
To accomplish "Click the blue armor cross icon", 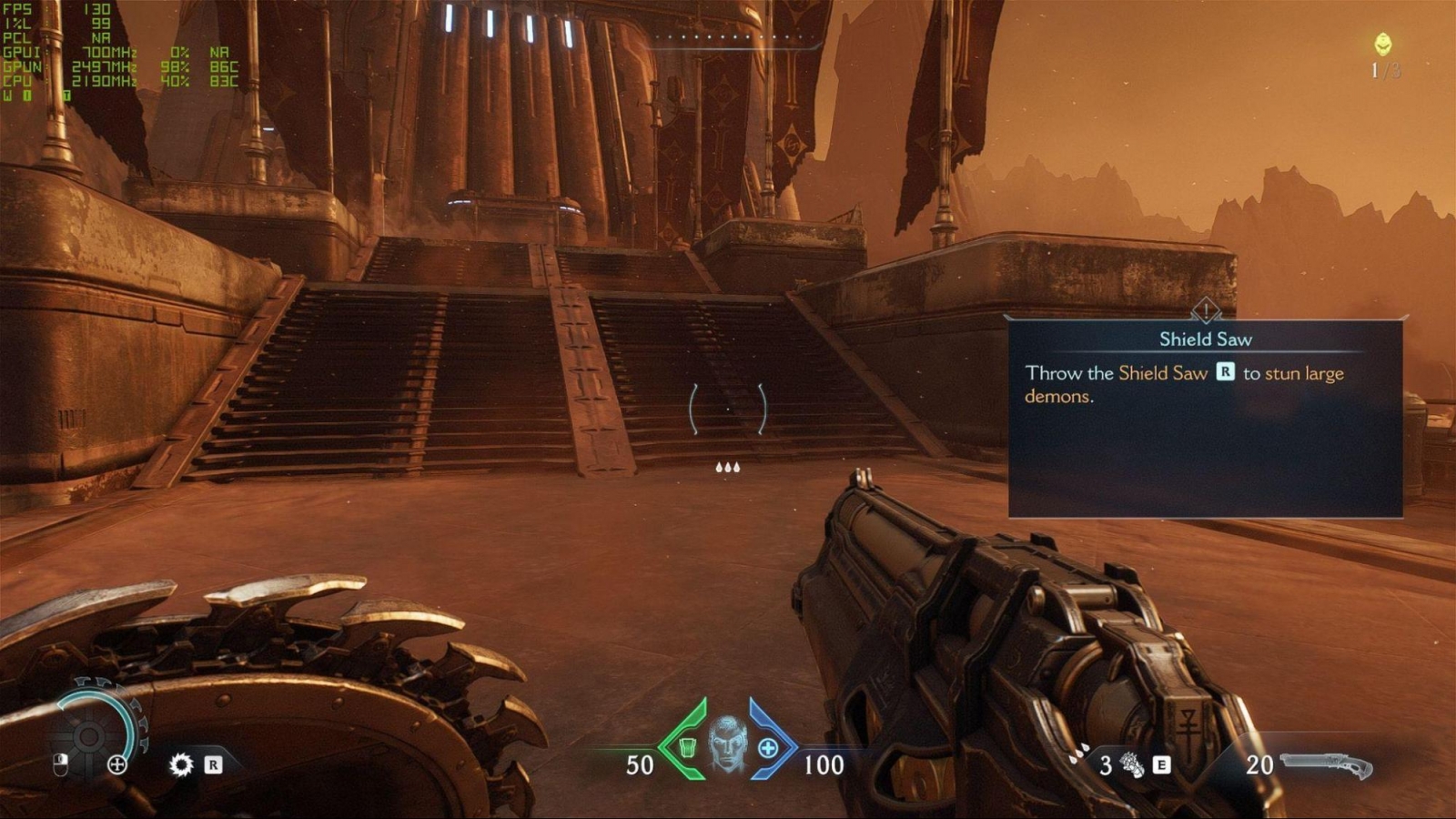I will point(767,748).
